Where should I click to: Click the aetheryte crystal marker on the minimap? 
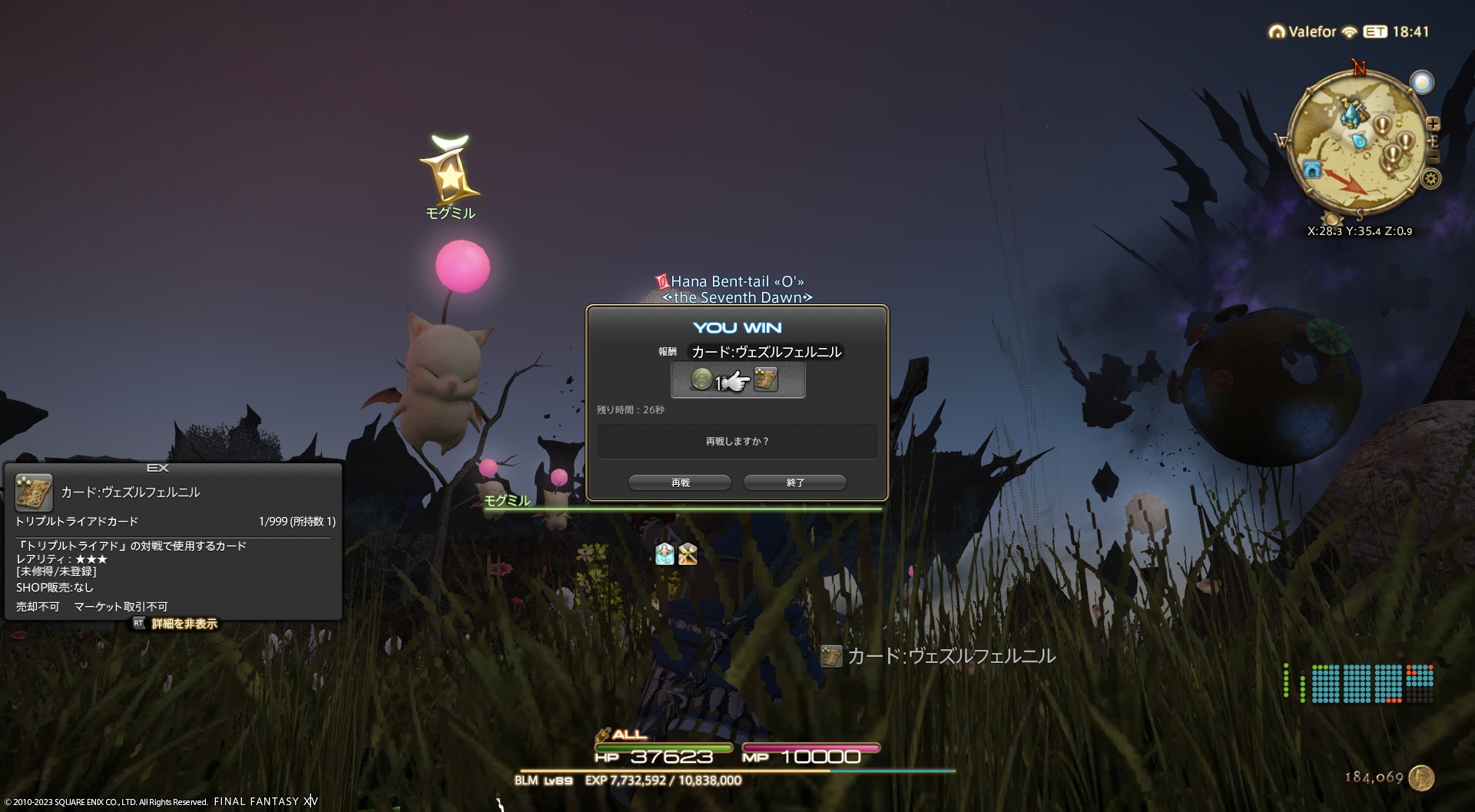click(1350, 114)
